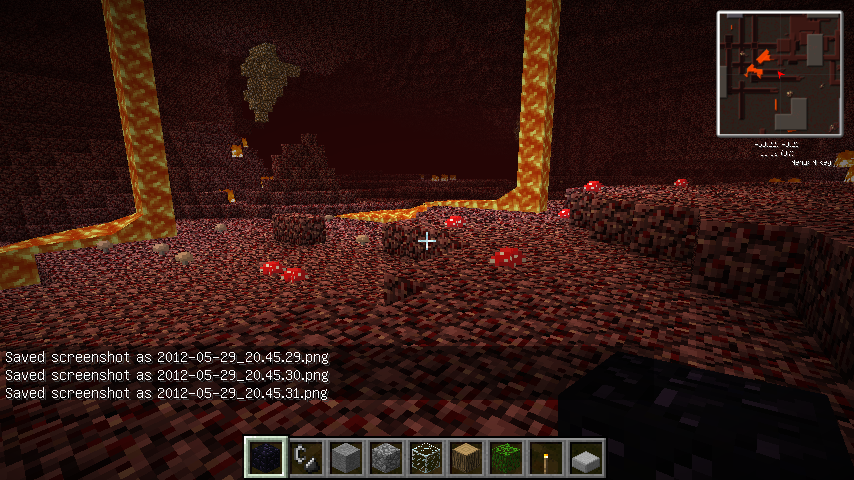Select the cobblestone block slot
Image resolution: width=854 pixels, height=480 pixels.
(387, 458)
